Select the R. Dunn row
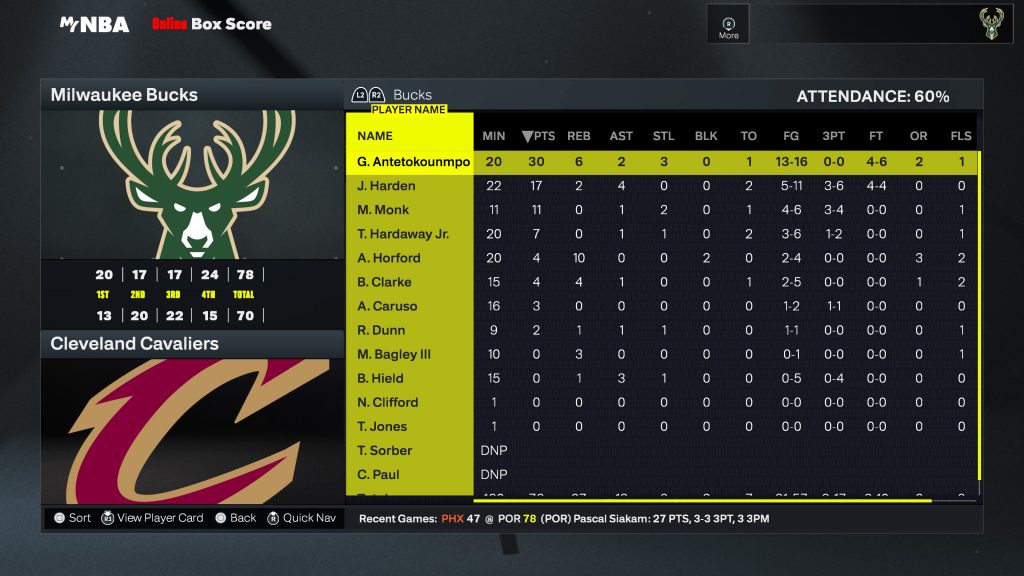The height and width of the screenshot is (576, 1024). point(381,330)
